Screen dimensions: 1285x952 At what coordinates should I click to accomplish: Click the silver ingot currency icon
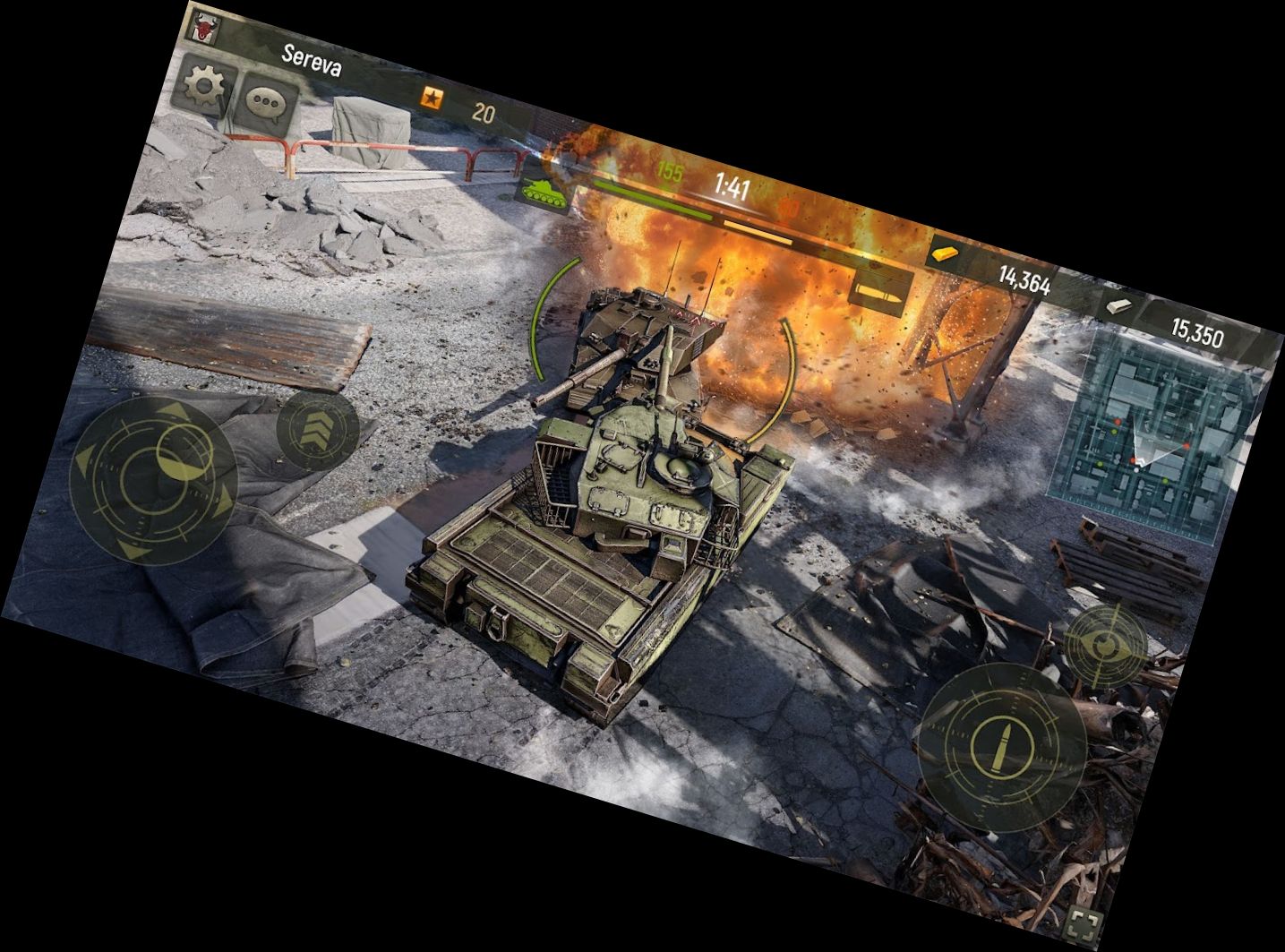(1118, 304)
